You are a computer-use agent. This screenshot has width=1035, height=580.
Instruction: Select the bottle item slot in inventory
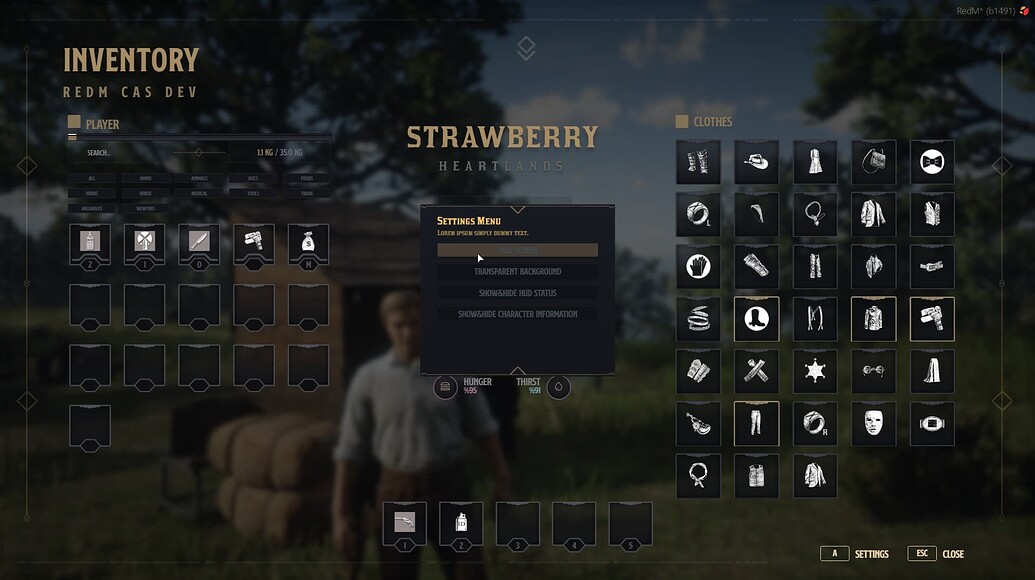(90, 242)
